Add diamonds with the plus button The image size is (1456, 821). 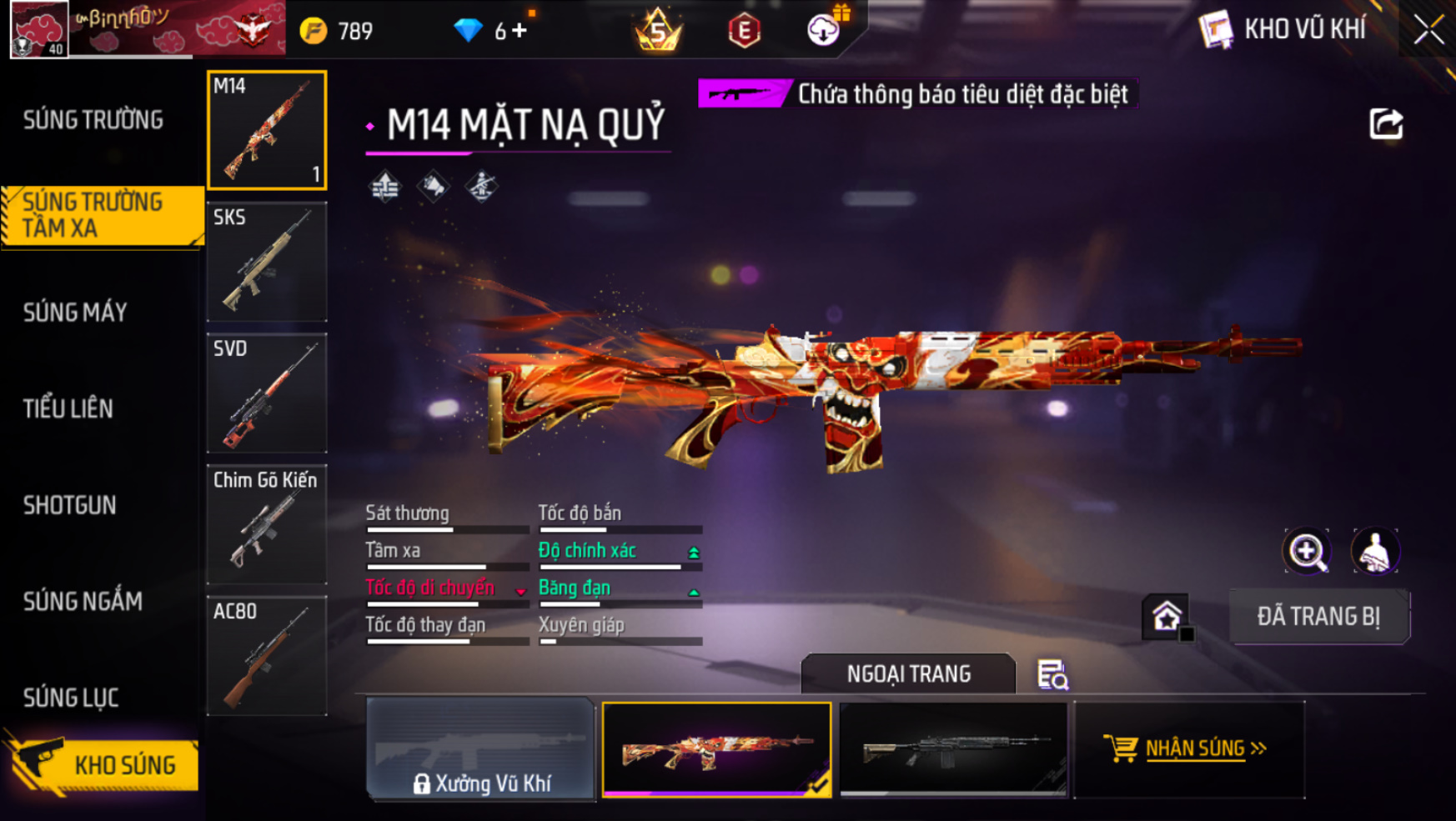click(520, 32)
